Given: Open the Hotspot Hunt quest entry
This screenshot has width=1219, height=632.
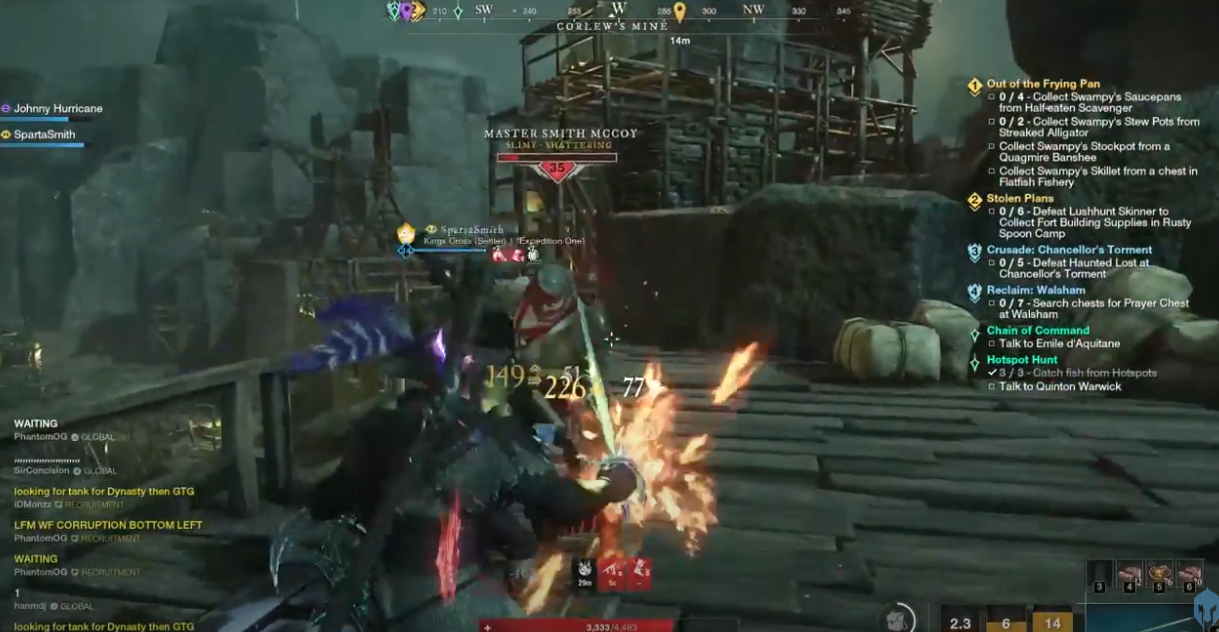Looking at the screenshot, I should tap(1021, 360).
